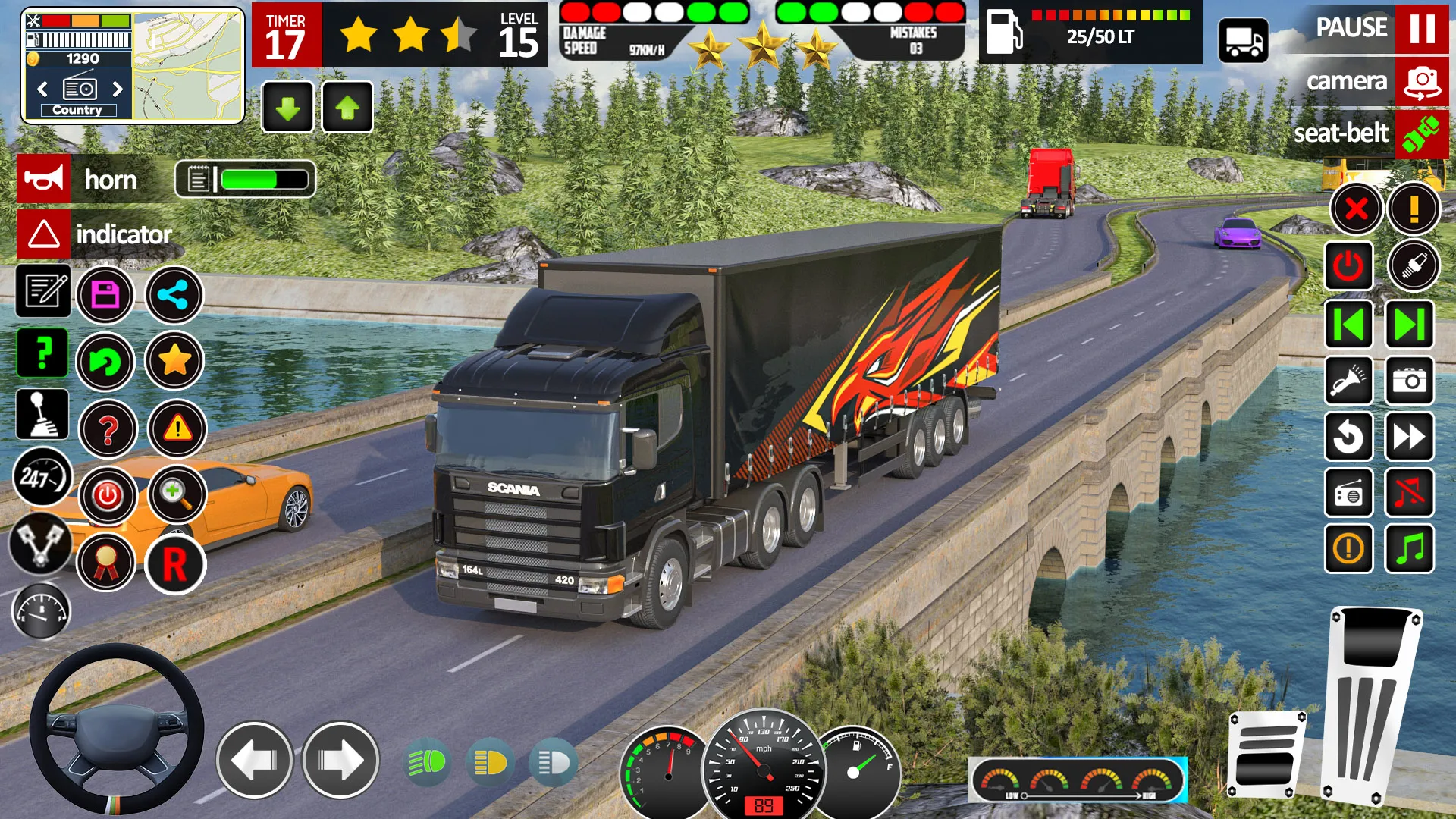Select the gear shift lever icon
This screenshot has width=1456, height=819.
point(42,415)
